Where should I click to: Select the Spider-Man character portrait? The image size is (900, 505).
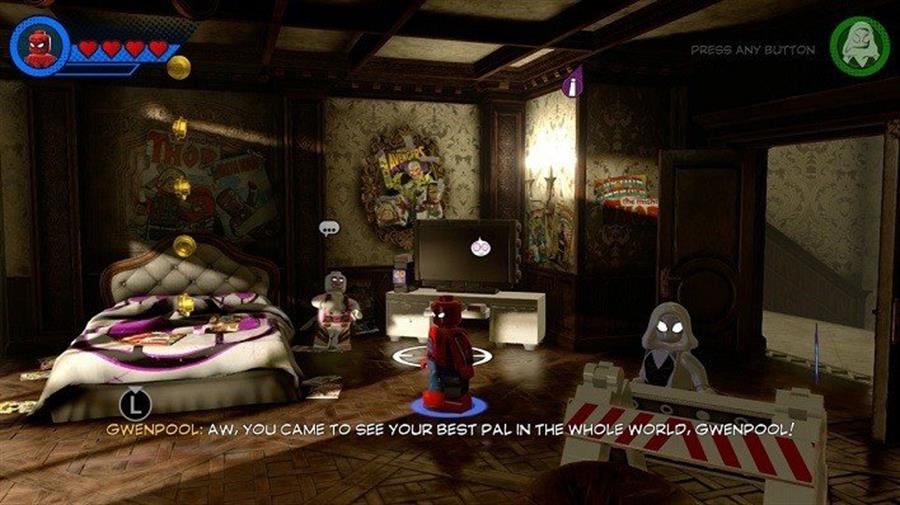point(41,46)
